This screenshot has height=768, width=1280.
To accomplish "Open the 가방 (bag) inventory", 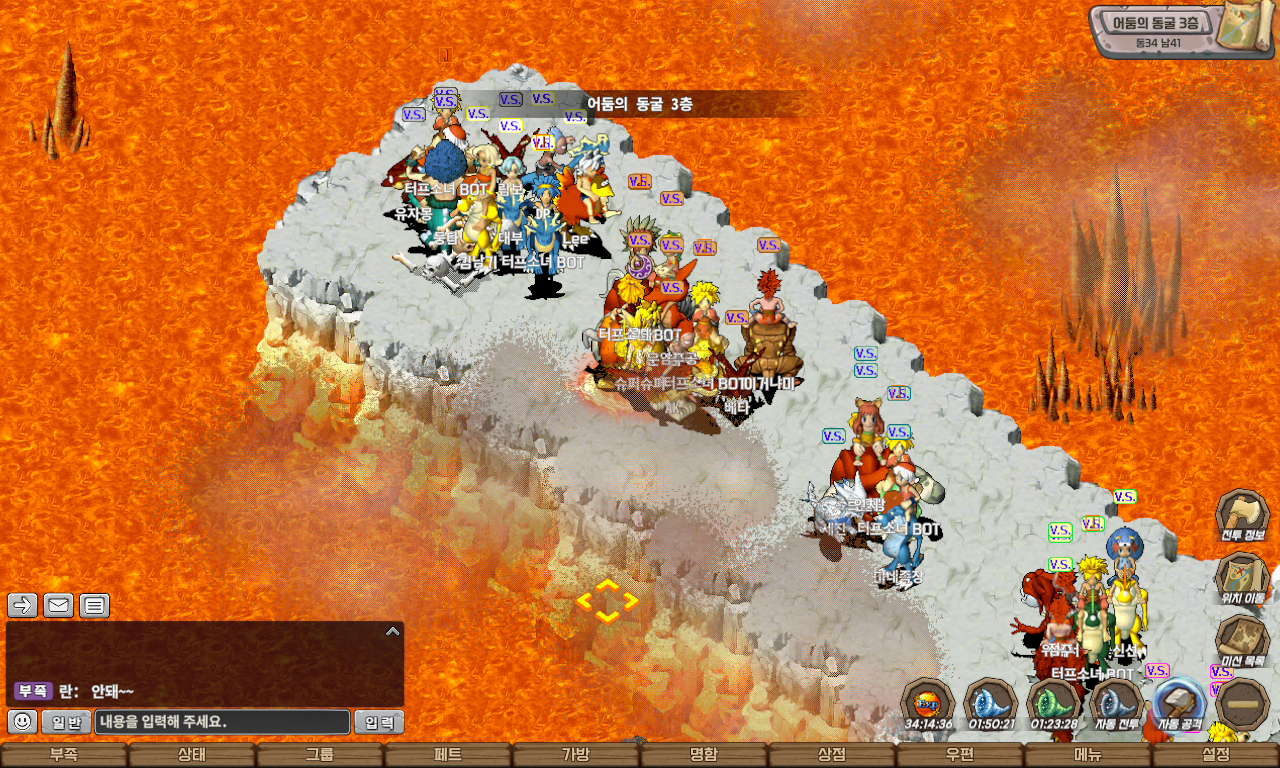I will 576,755.
